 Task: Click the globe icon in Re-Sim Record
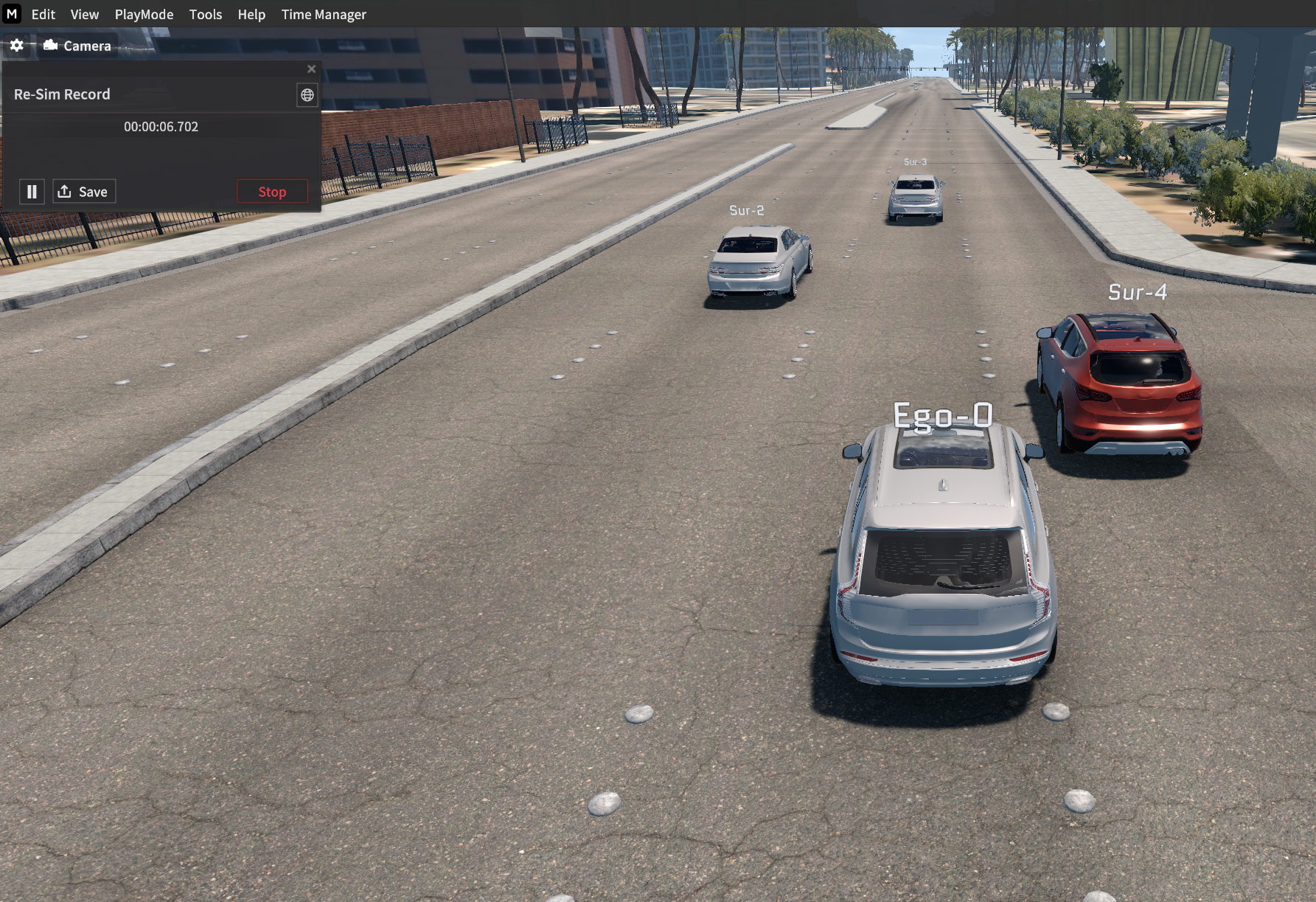(x=307, y=94)
